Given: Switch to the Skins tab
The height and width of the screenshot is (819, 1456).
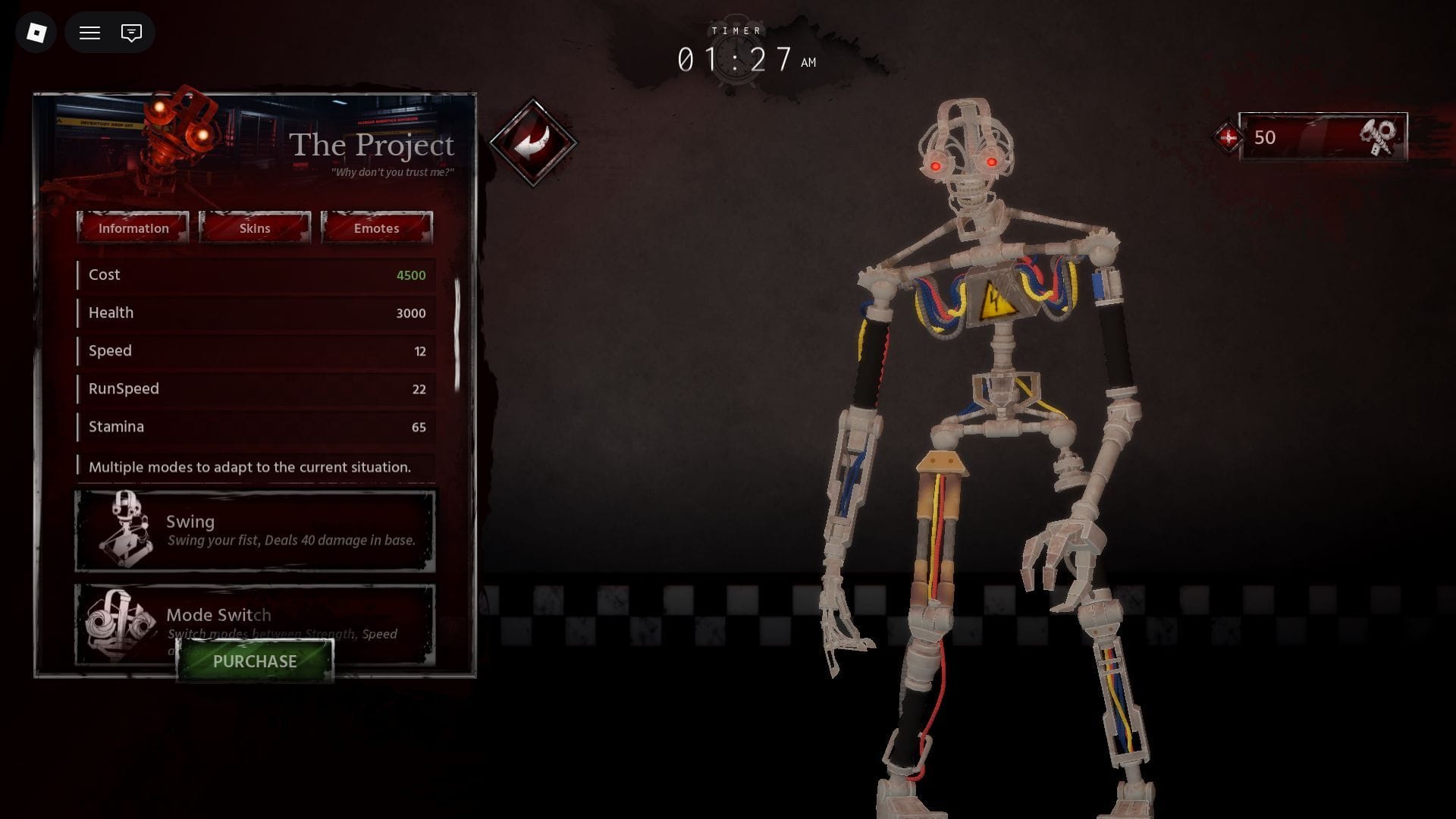Looking at the screenshot, I should pyautogui.click(x=255, y=228).
